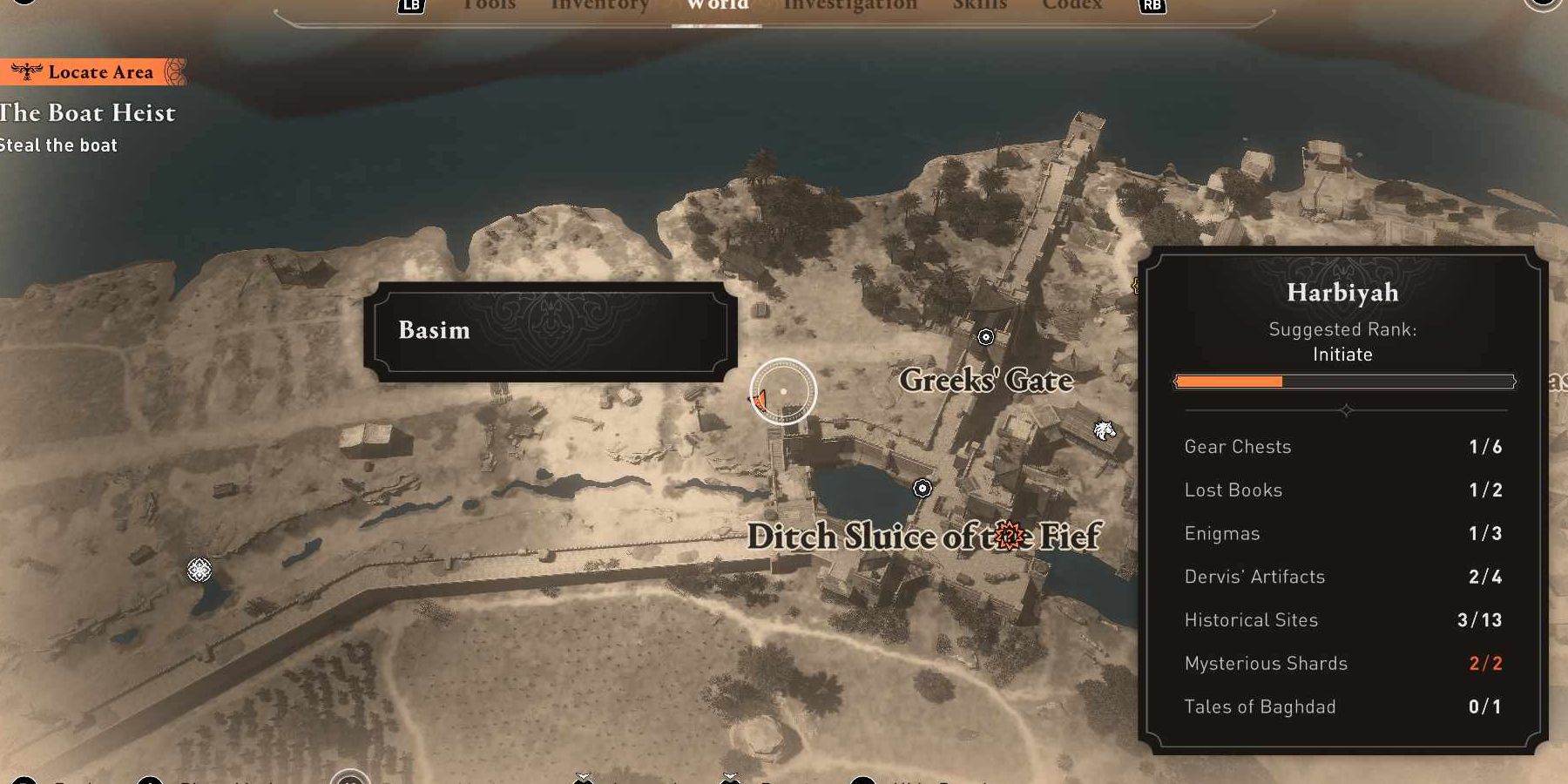View the Codex tab
1568x784 pixels.
pyautogui.click(x=1072, y=5)
